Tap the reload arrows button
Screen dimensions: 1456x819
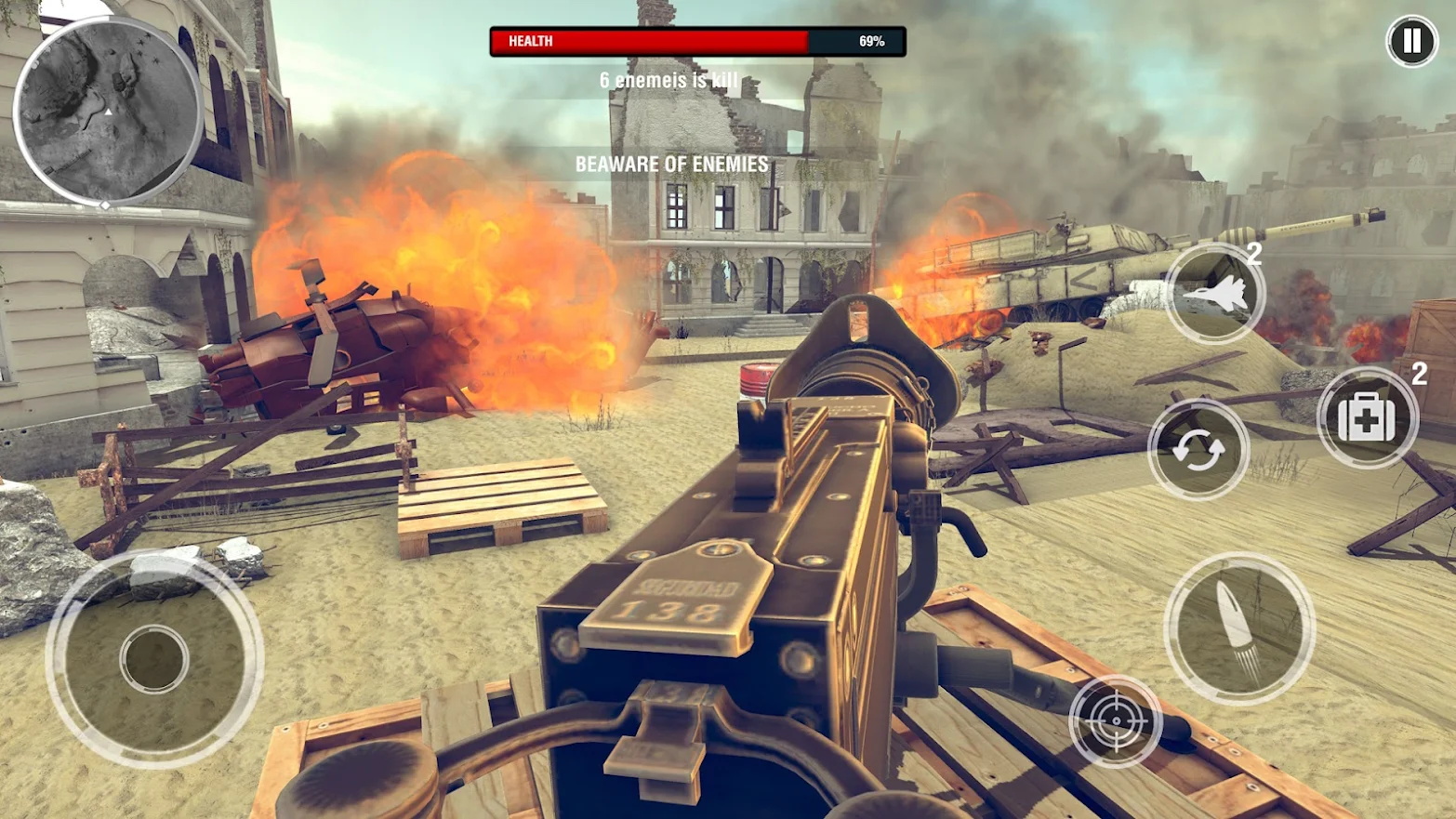tap(1198, 451)
